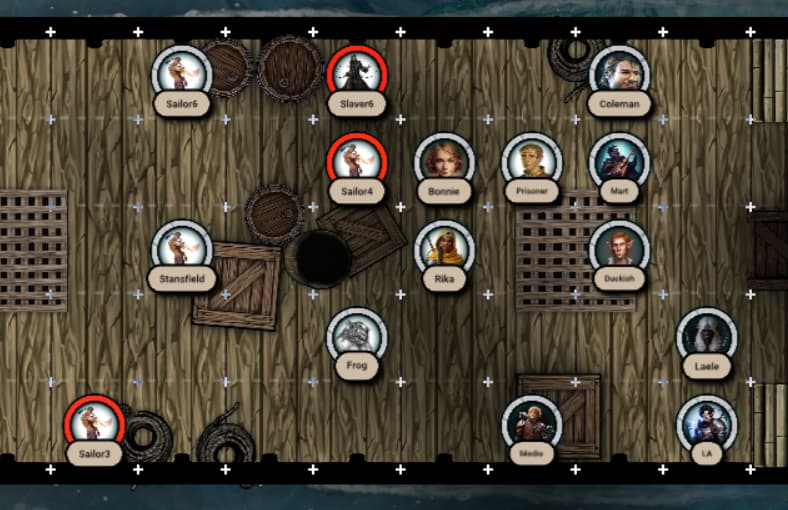This screenshot has width=788, height=510.
Task: Select the Mart token
Action: point(619,161)
